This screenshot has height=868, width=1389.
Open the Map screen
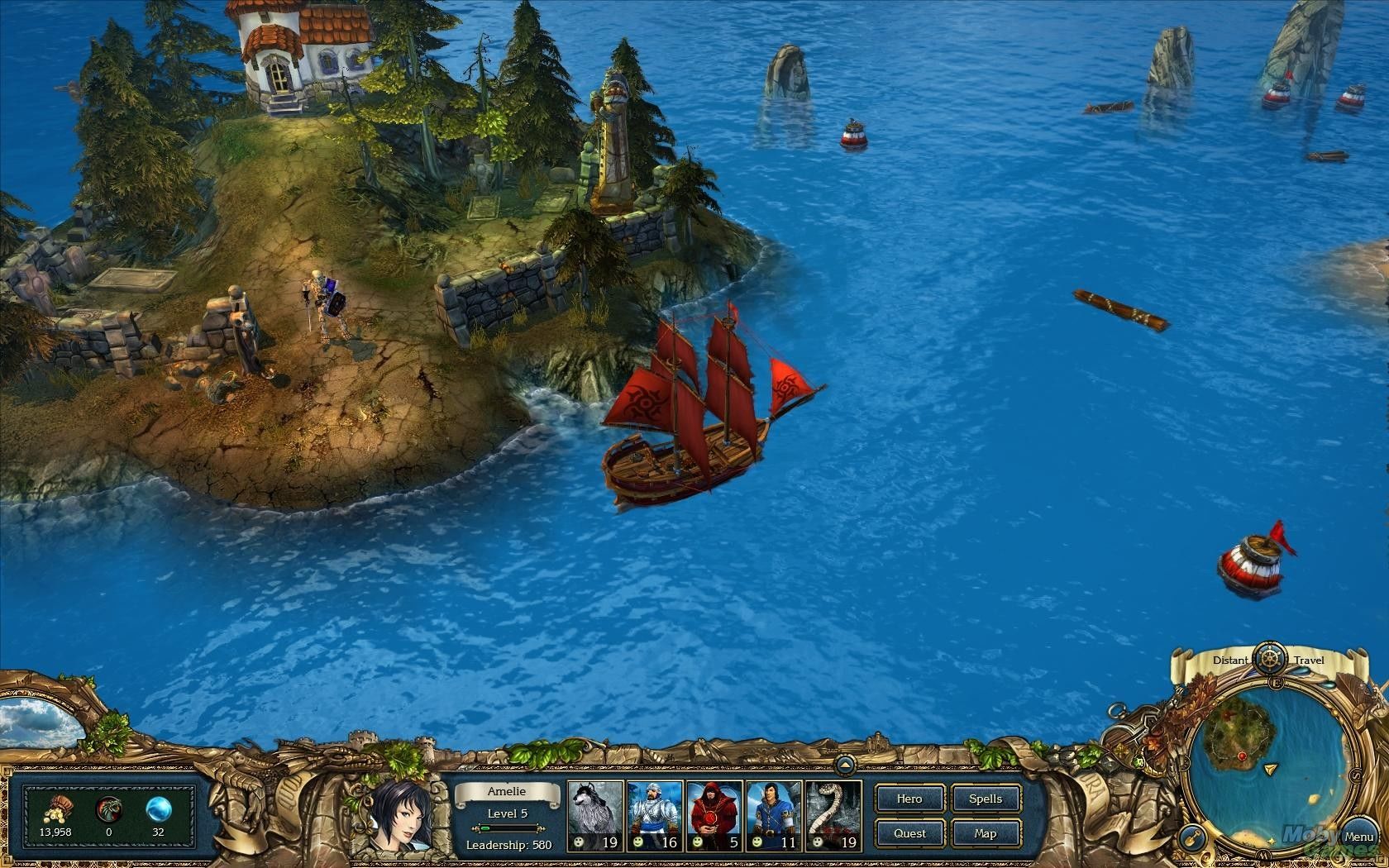click(986, 833)
